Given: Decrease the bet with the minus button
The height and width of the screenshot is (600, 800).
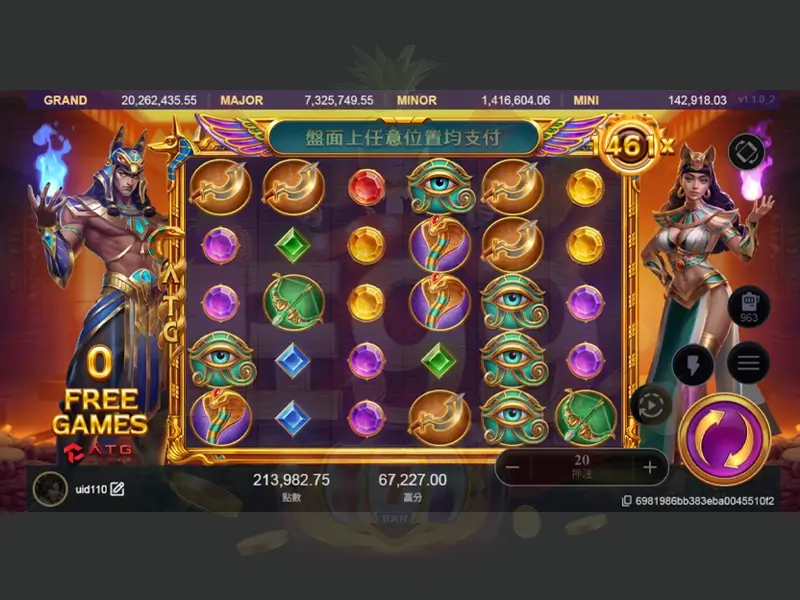Looking at the screenshot, I should pos(512,467).
